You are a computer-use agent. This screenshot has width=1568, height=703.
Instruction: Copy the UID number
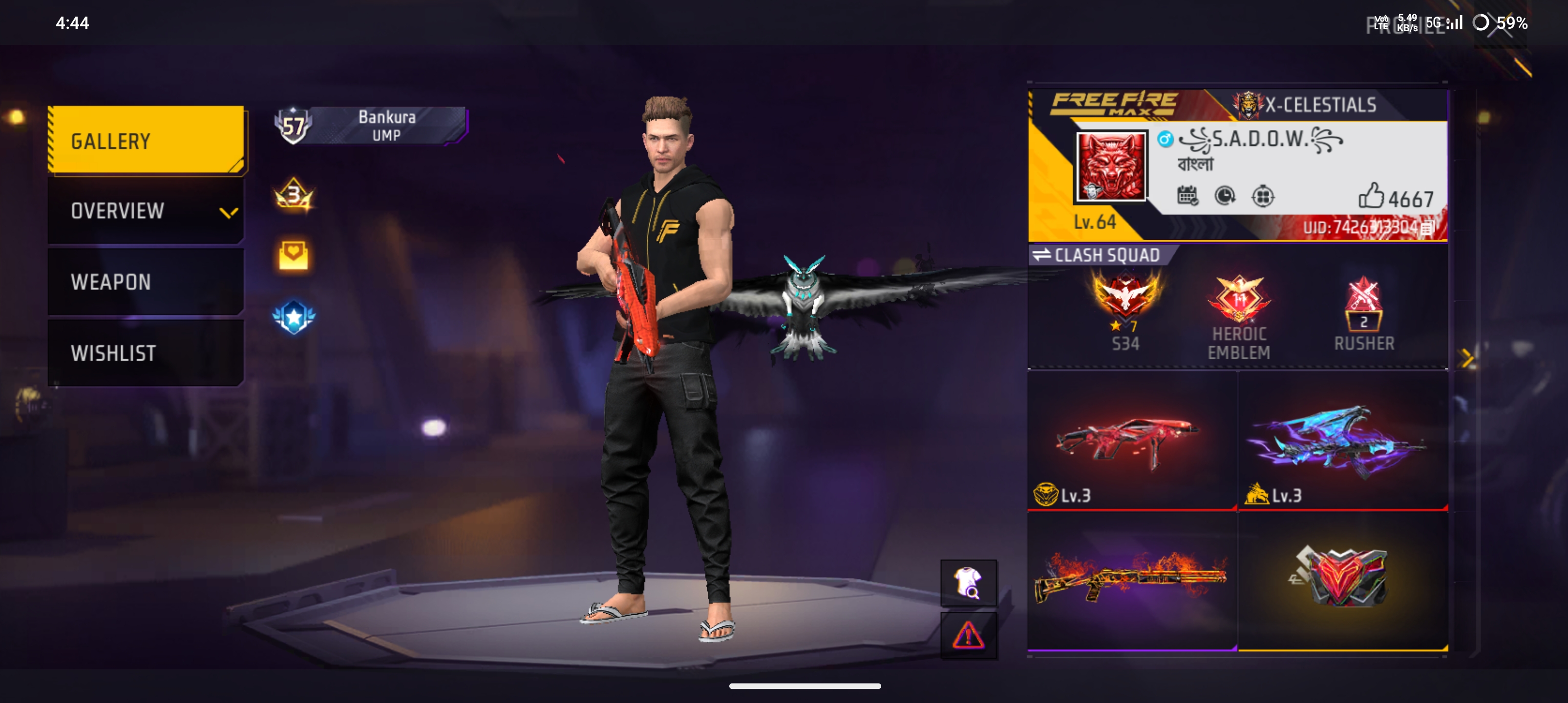point(1427,227)
